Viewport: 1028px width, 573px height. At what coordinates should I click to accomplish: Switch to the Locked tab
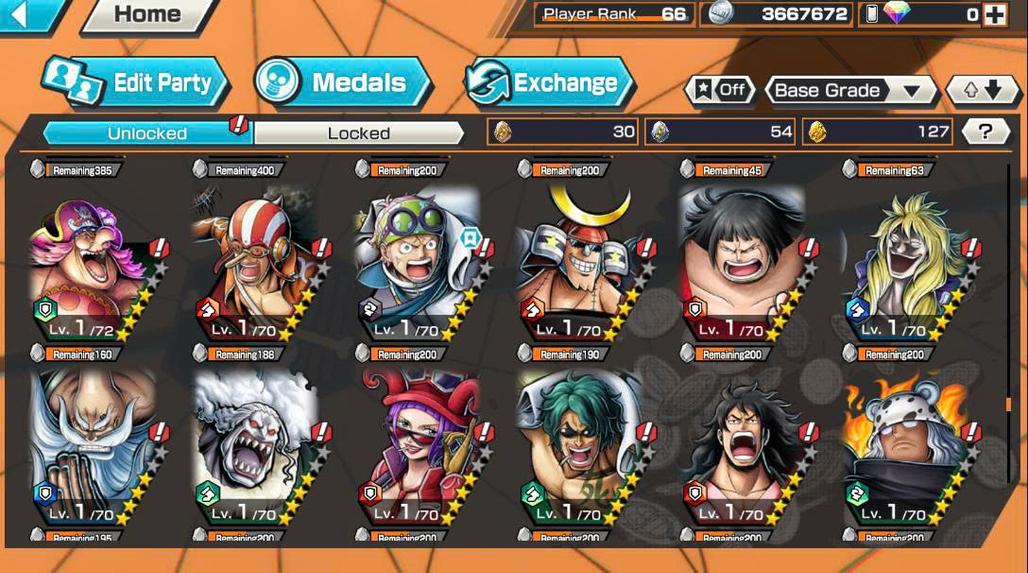pyautogui.click(x=358, y=133)
